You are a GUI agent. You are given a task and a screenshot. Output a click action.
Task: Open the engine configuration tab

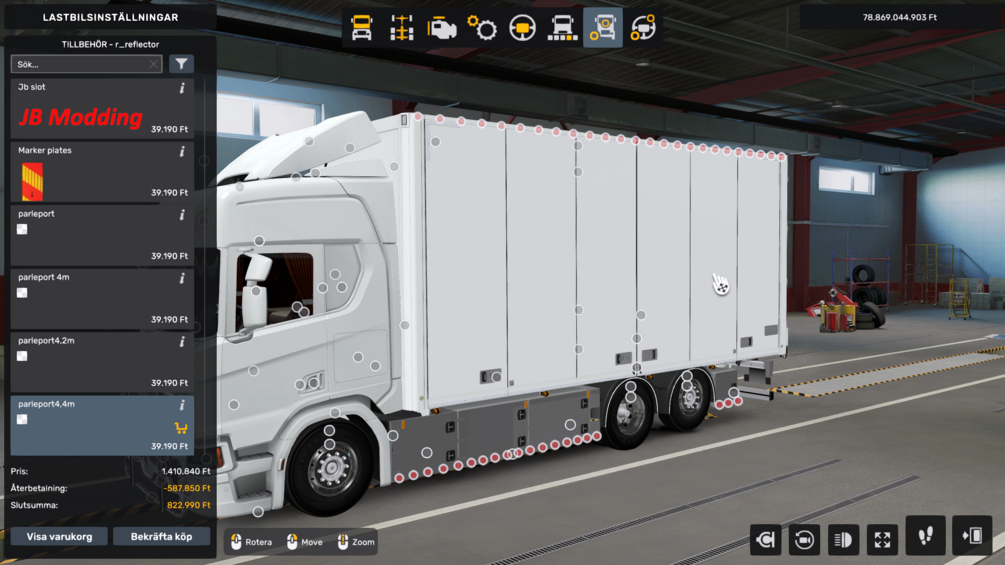[x=442, y=28]
